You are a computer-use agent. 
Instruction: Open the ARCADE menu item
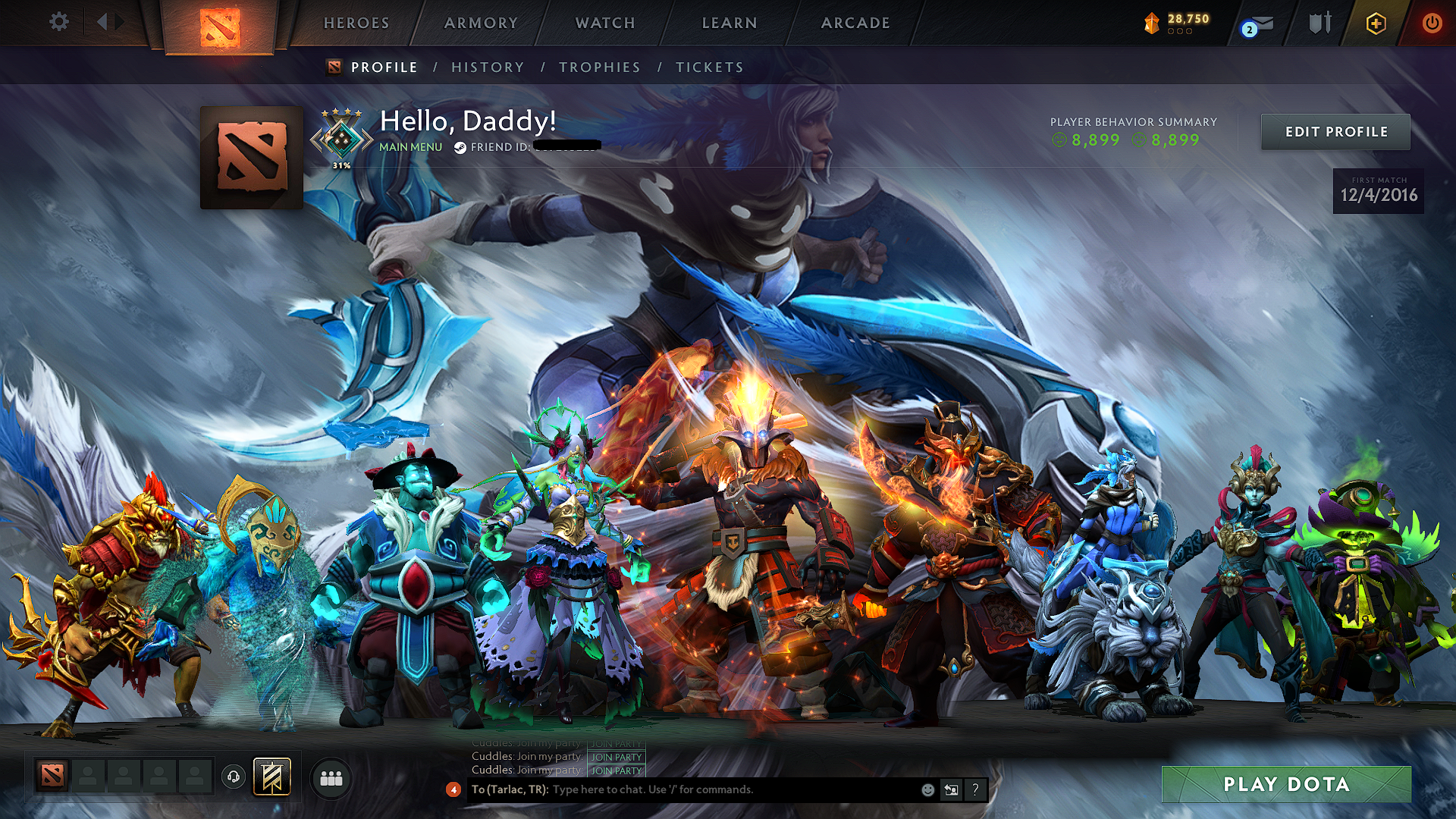855,23
